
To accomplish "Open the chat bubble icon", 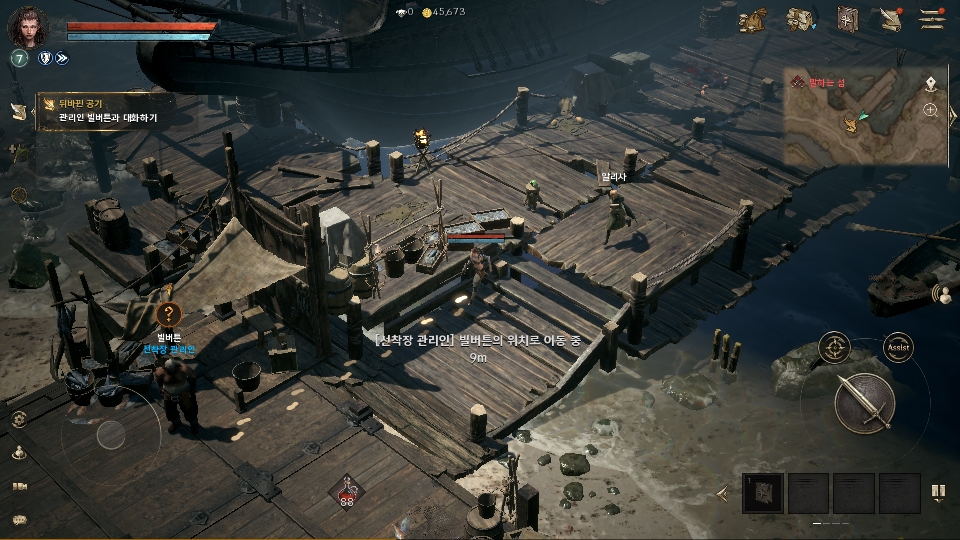I will click(x=19, y=519).
